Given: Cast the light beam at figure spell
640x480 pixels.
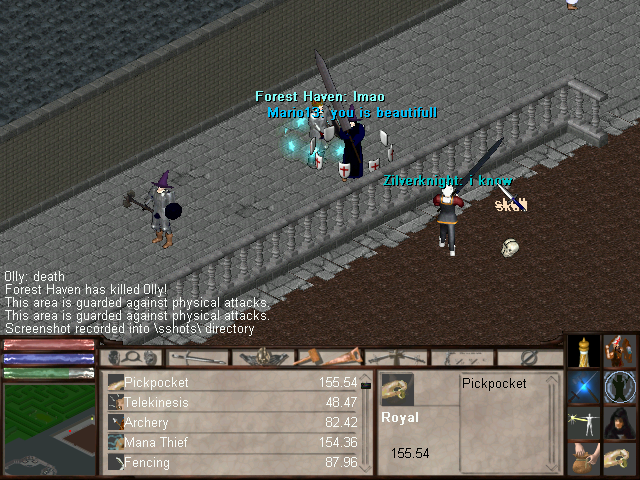Looking at the screenshot, I should click(x=583, y=423).
